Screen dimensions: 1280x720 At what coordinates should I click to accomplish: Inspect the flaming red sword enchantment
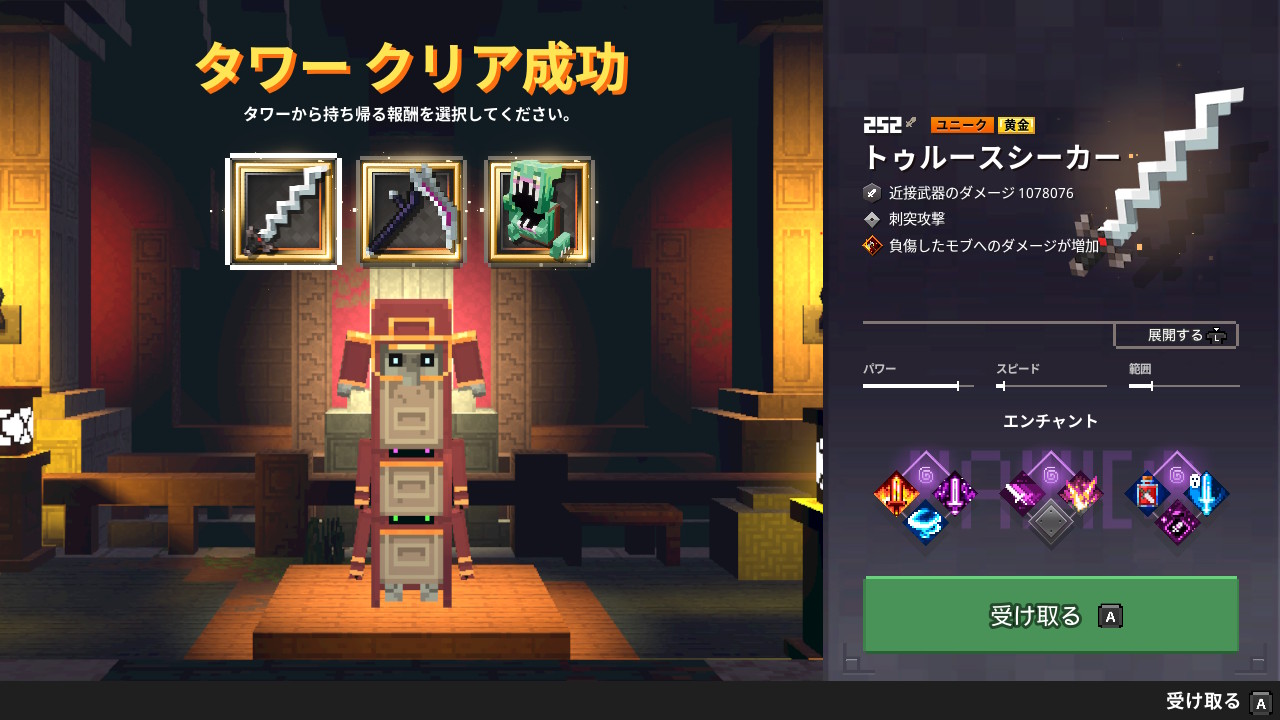click(x=895, y=493)
